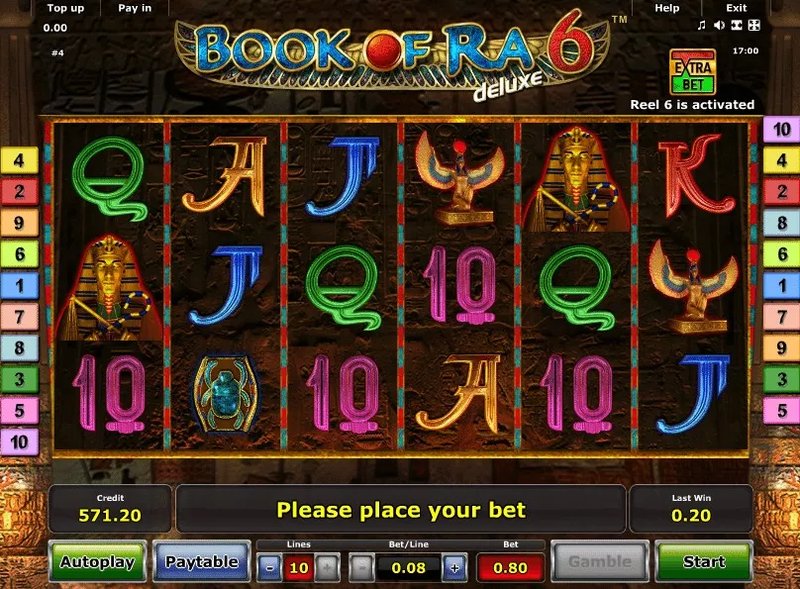Toggle the music note icon

[x=702, y=24]
